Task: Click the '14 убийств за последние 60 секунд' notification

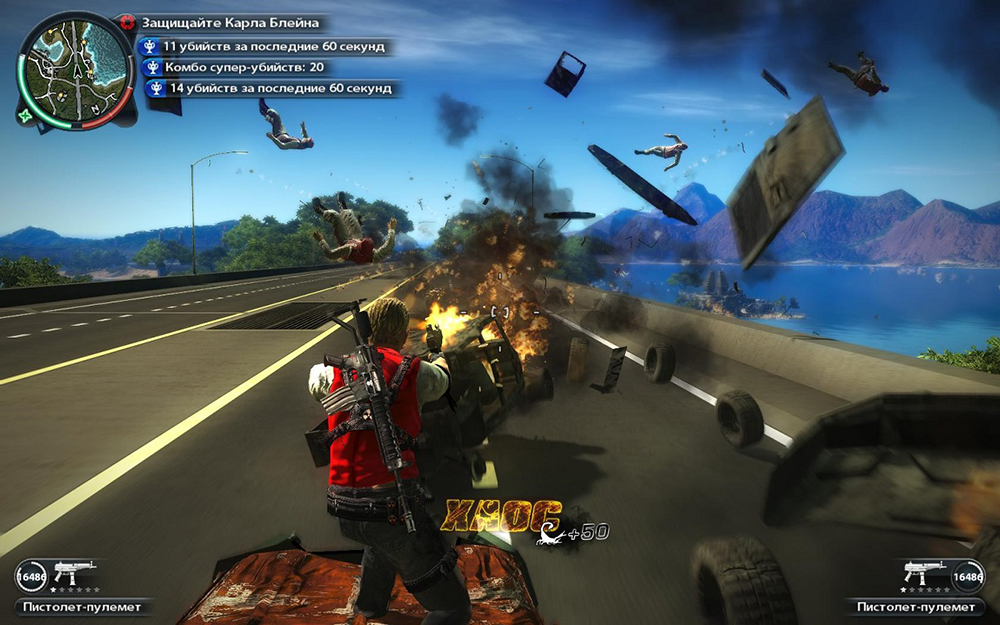Action: coord(272,89)
